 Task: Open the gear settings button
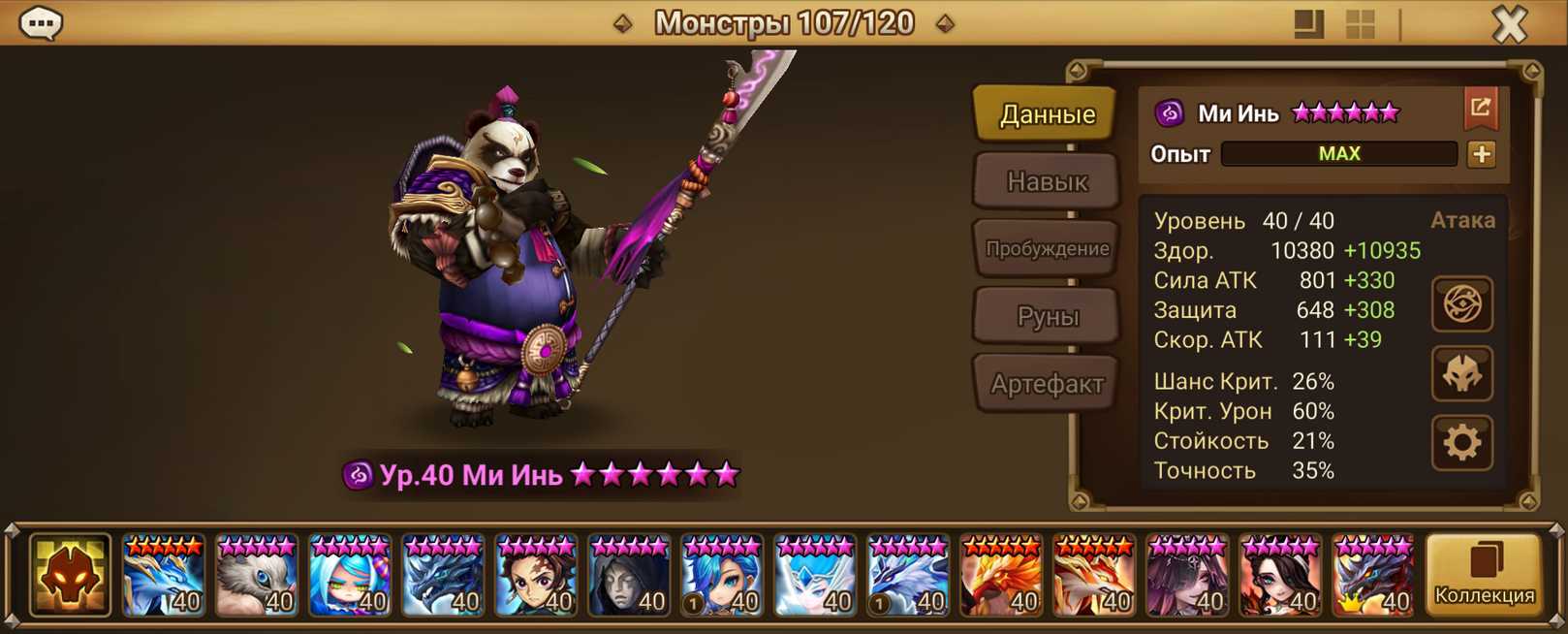[x=1461, y=443]
